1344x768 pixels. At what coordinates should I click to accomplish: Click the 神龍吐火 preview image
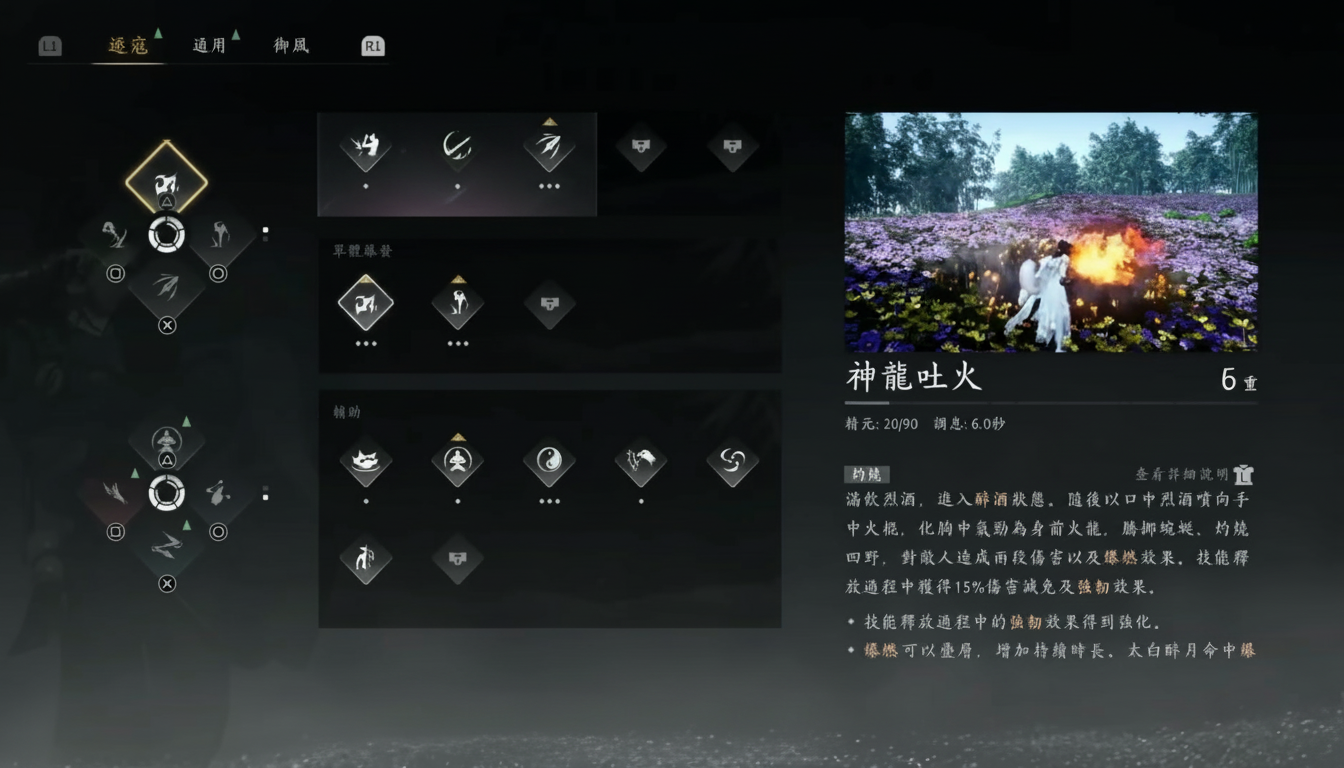coord(1050,232)
